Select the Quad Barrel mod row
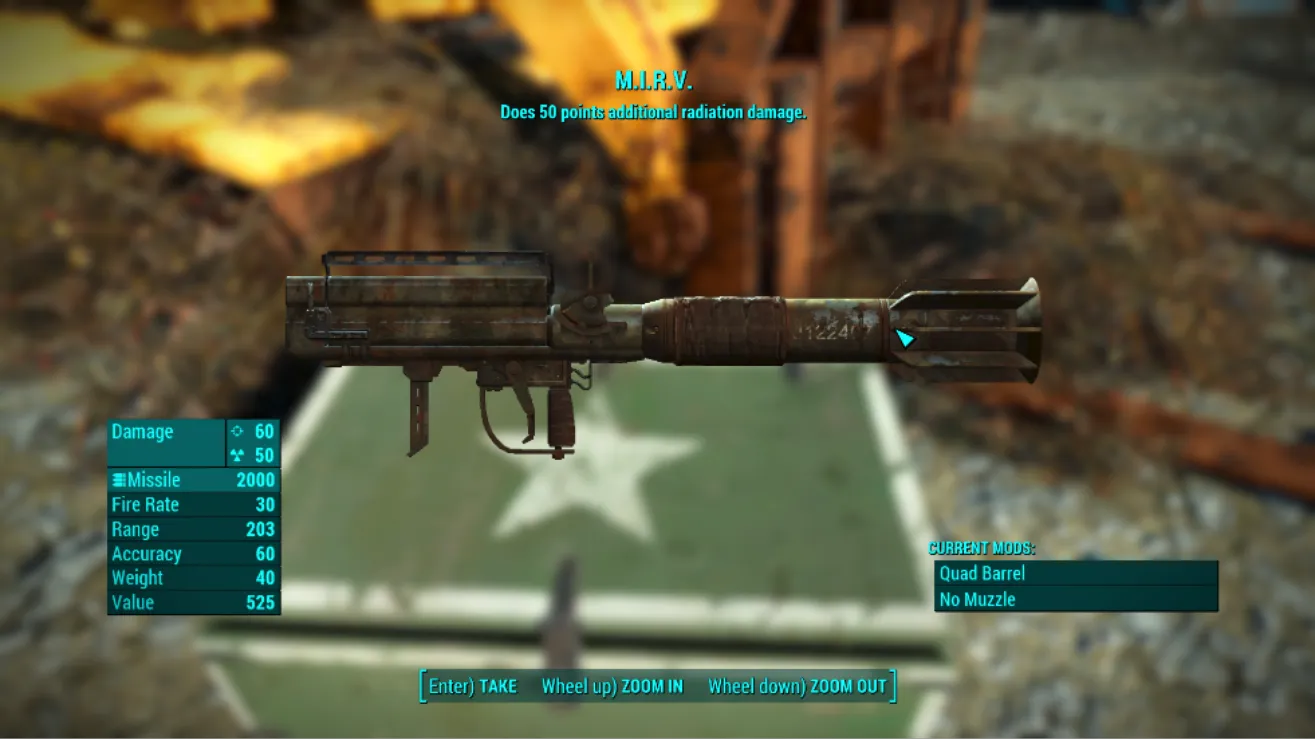Viewport: 1315px width, 740px height. click(x=1076, y=574)
